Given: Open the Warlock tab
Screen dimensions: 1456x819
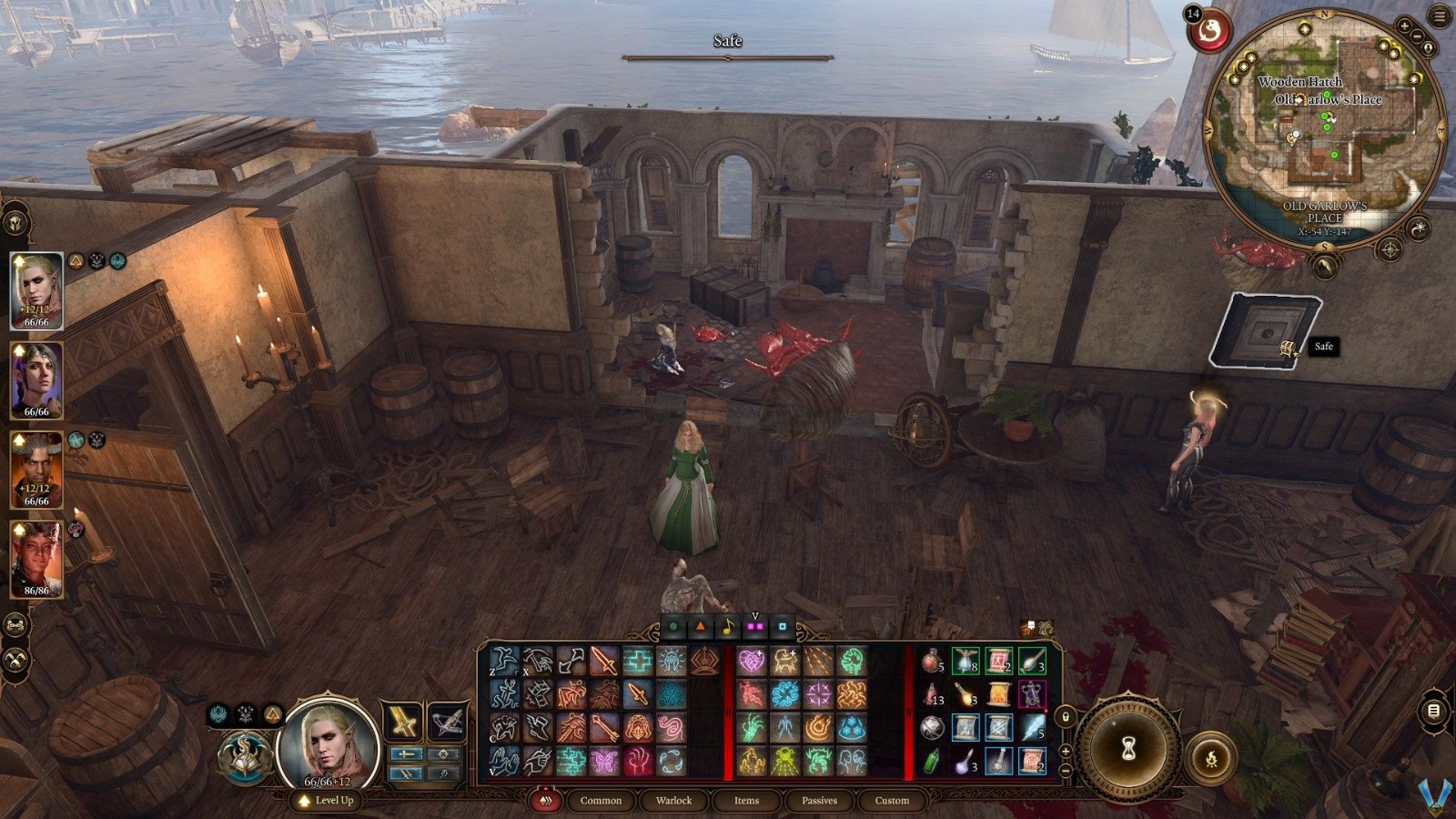Looking at the screenshot, I should pyautogui.click(x=674, y=801).
